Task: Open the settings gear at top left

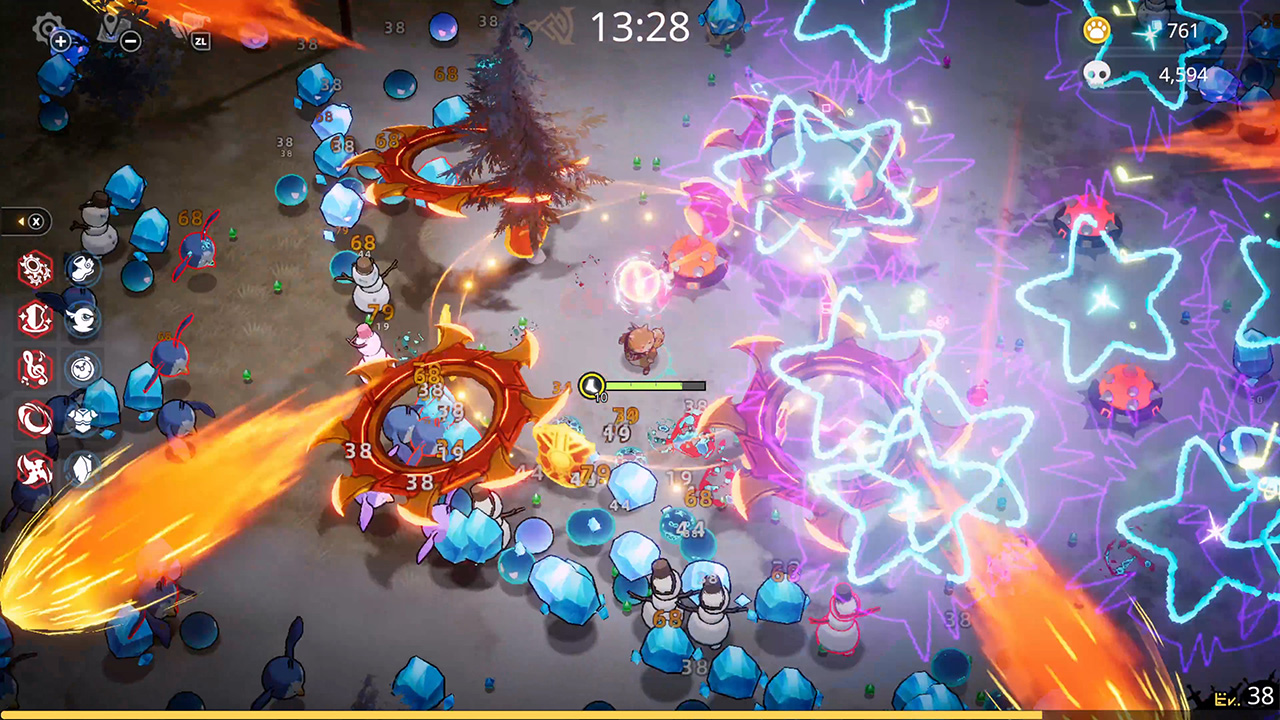Action: click(47, 25)
